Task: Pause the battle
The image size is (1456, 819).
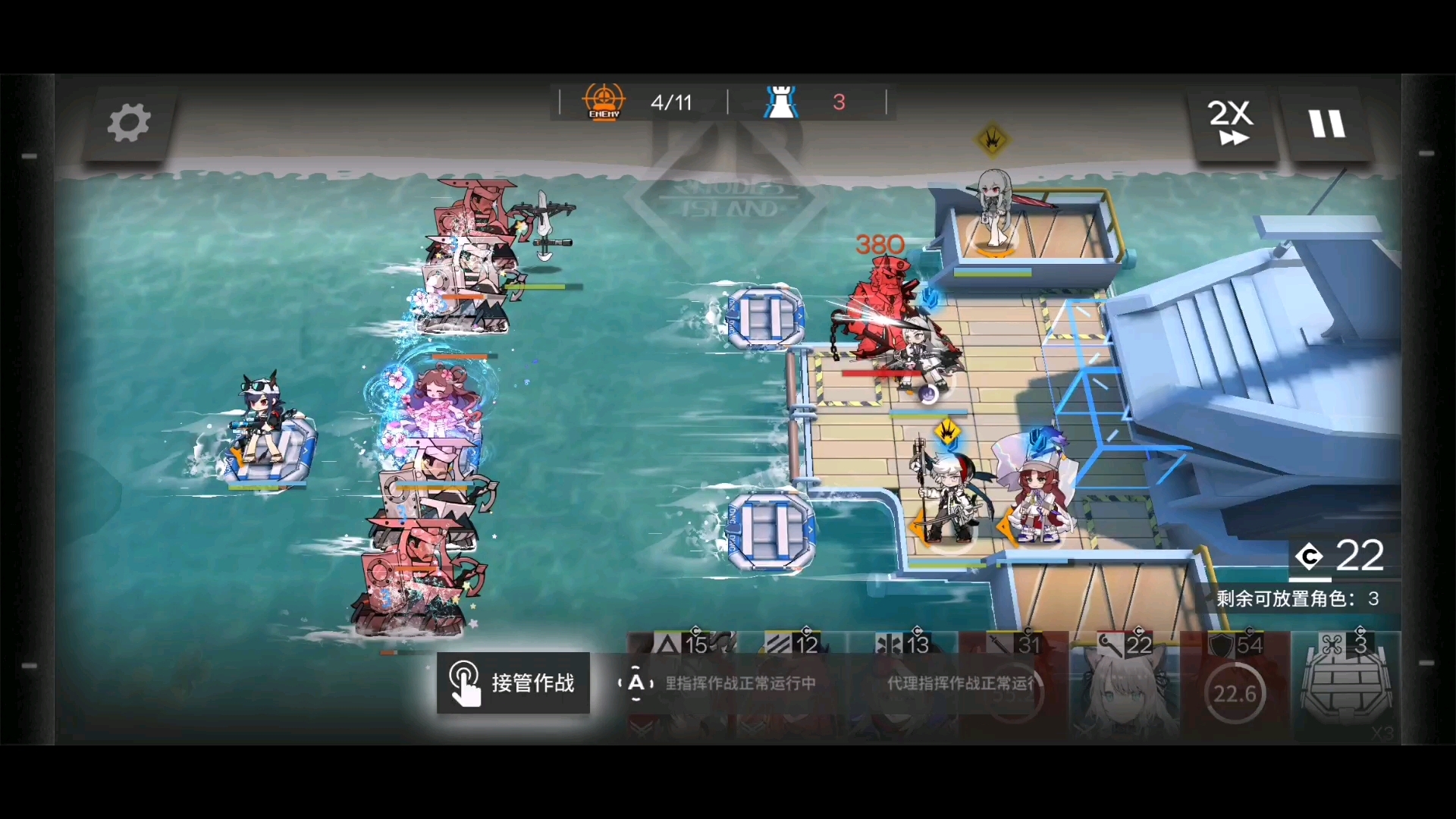Action: (1327, 123)
